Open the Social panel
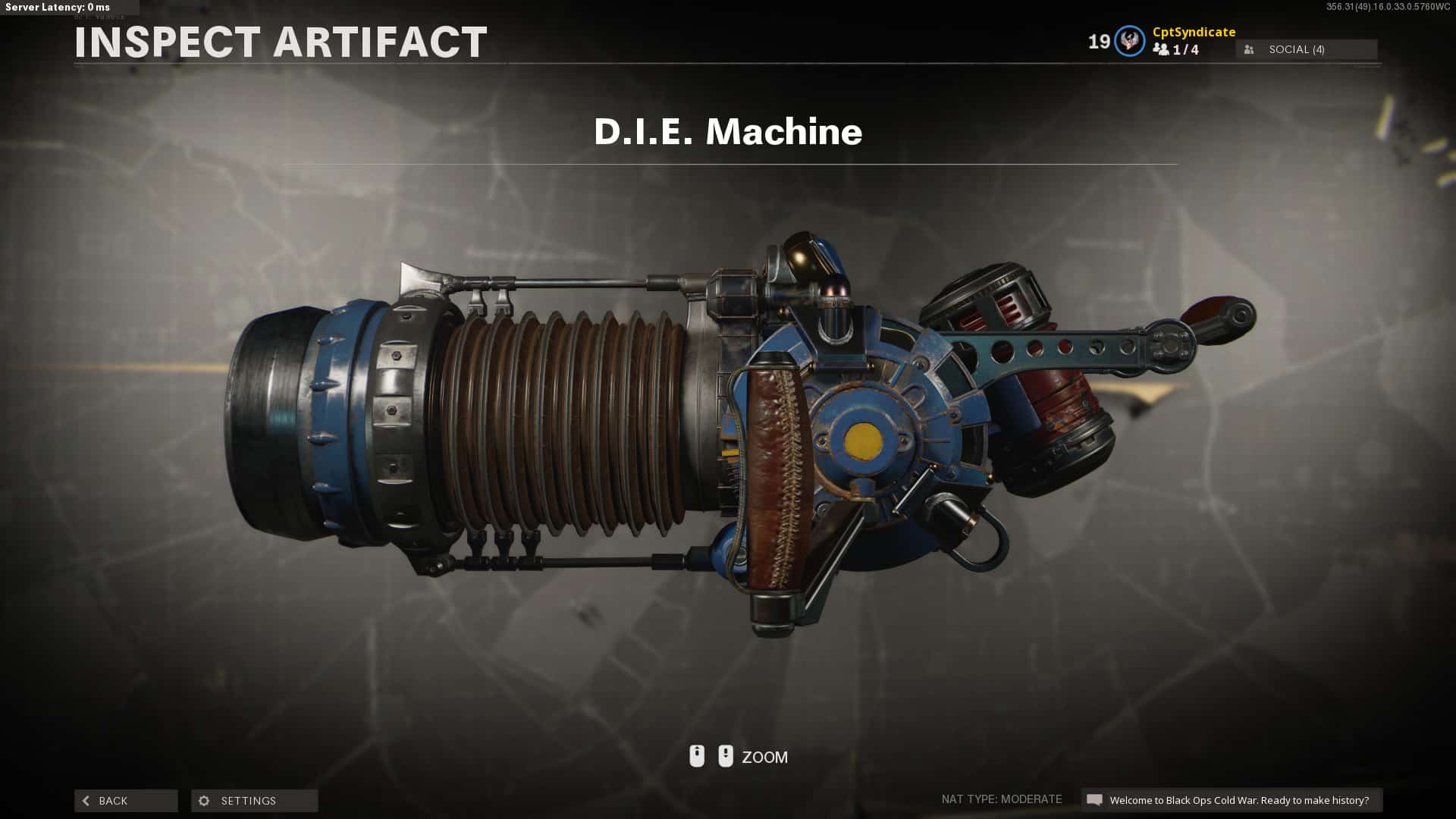1456x819 pixels. pos(1306,49)
